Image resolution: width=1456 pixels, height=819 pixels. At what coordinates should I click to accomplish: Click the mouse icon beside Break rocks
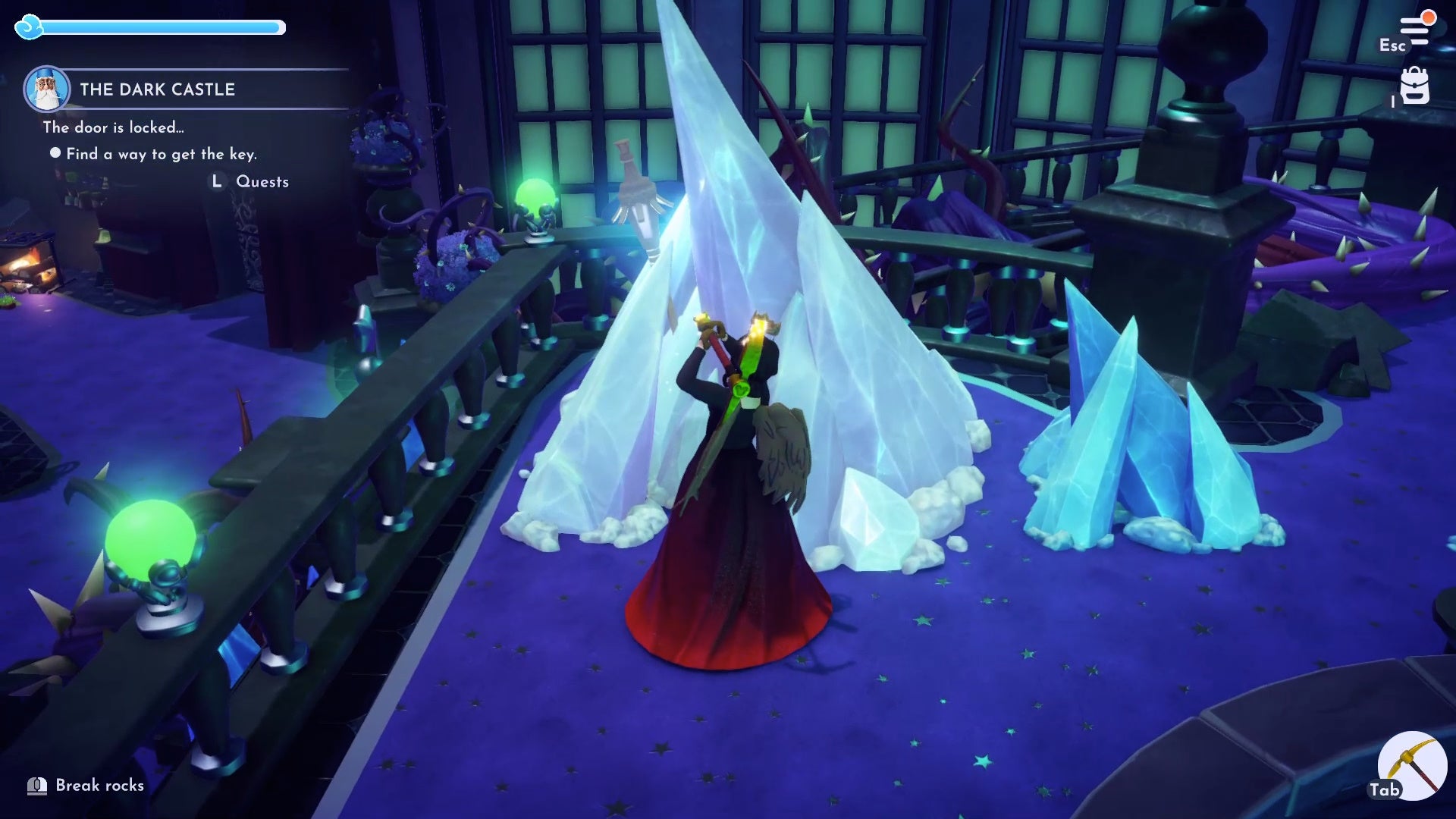click(x=36, y=786)
